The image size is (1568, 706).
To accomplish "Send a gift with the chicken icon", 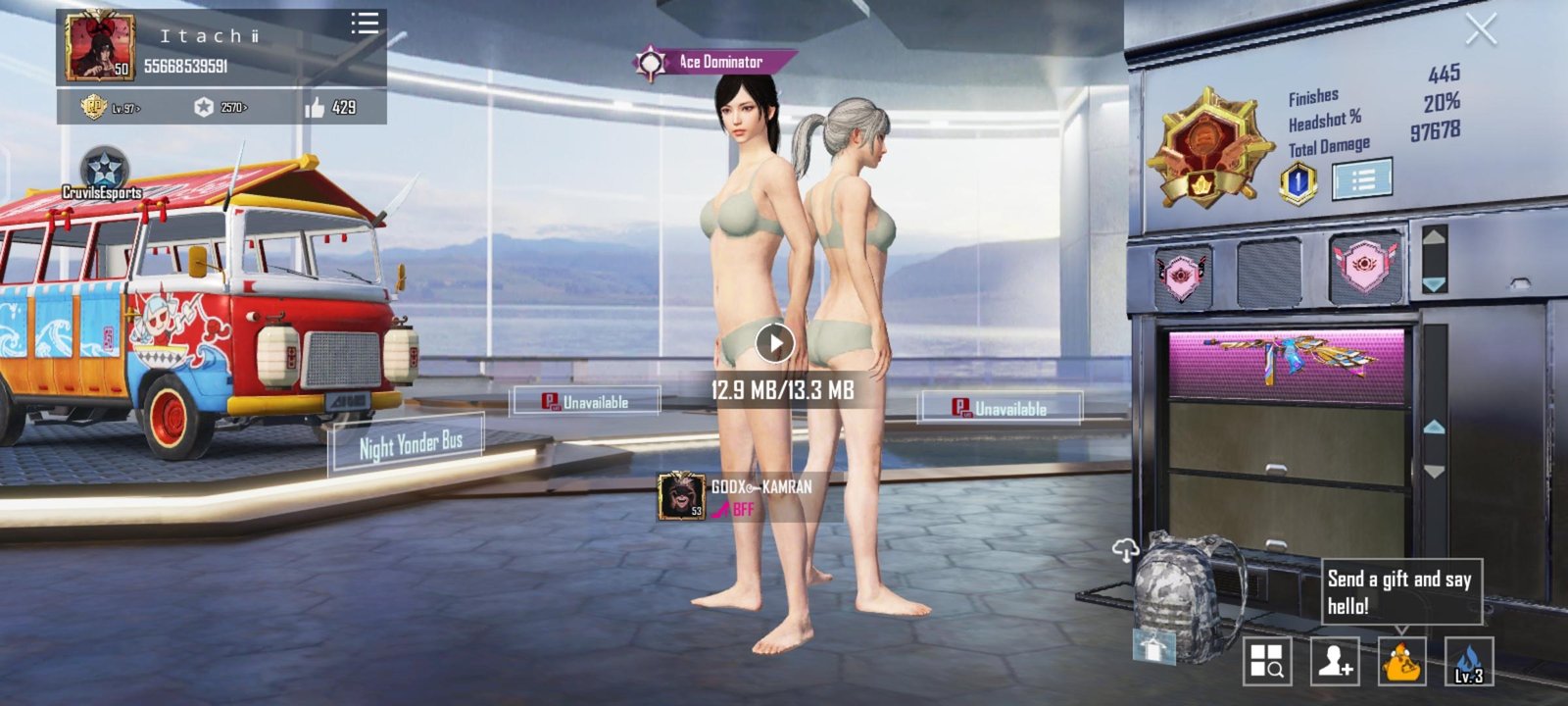I will point(1402,661).
